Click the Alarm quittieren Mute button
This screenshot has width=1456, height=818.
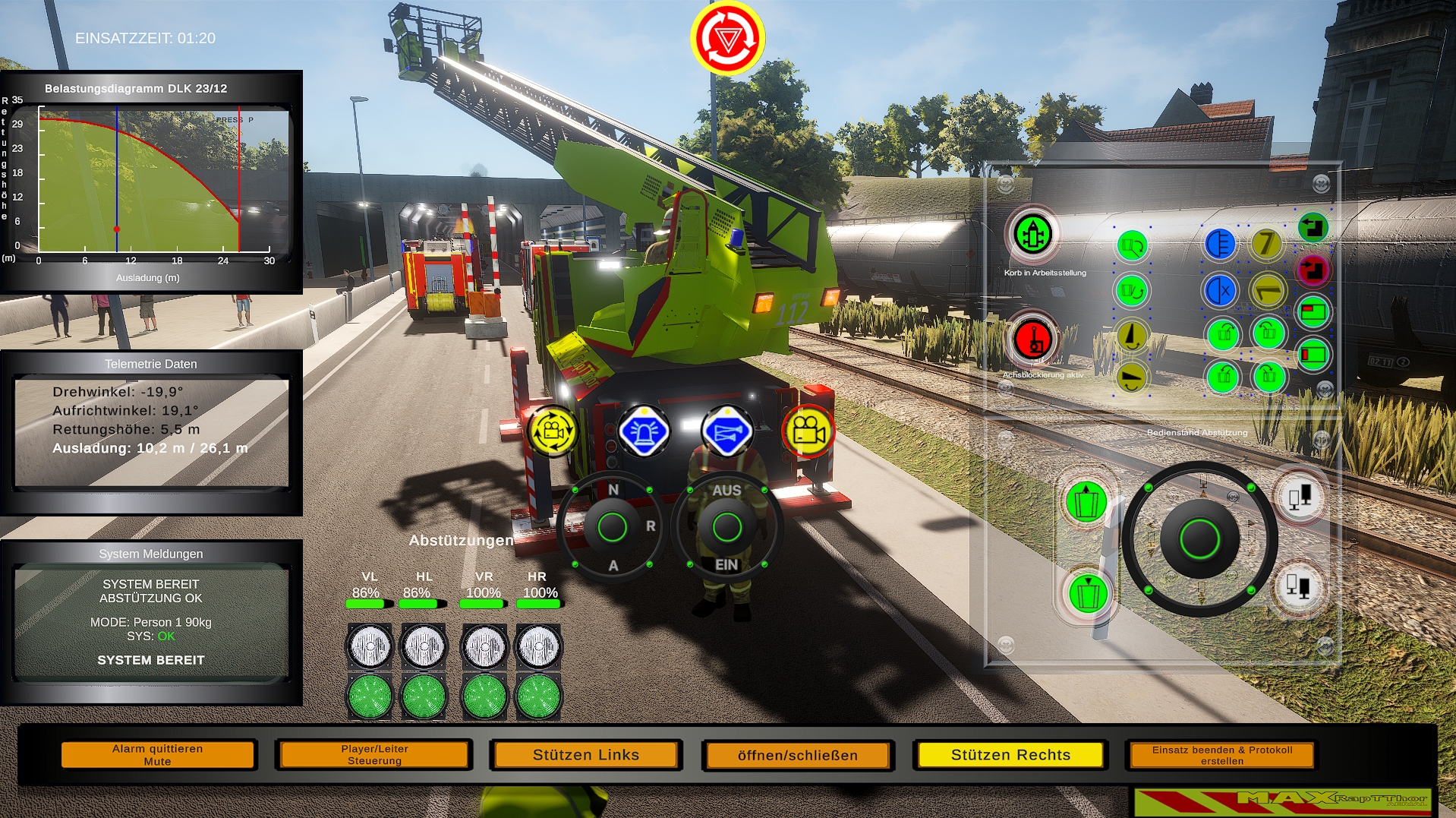(158, 754)
